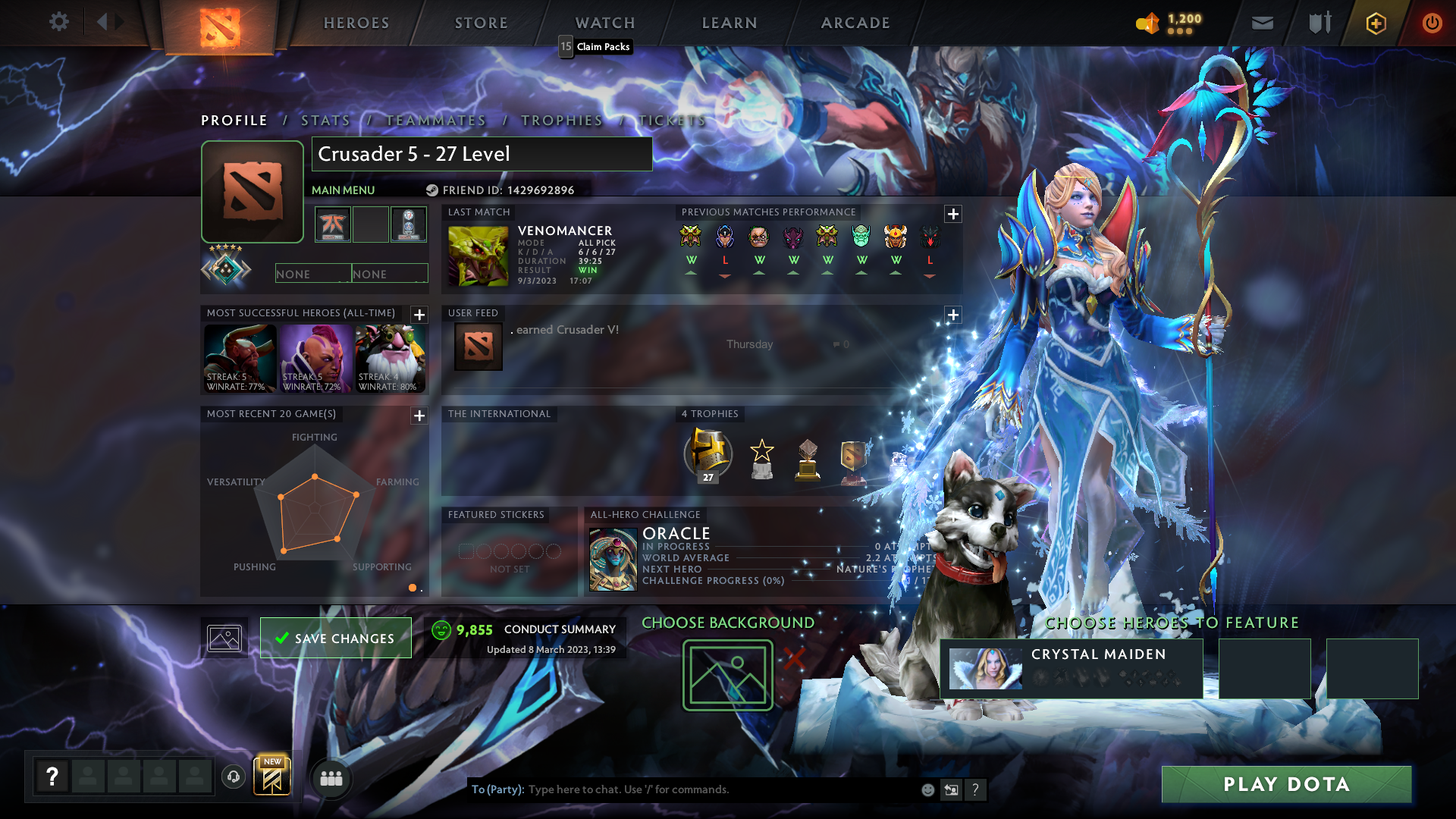Open the new Battle Pass icon

(x=273, y=777)
